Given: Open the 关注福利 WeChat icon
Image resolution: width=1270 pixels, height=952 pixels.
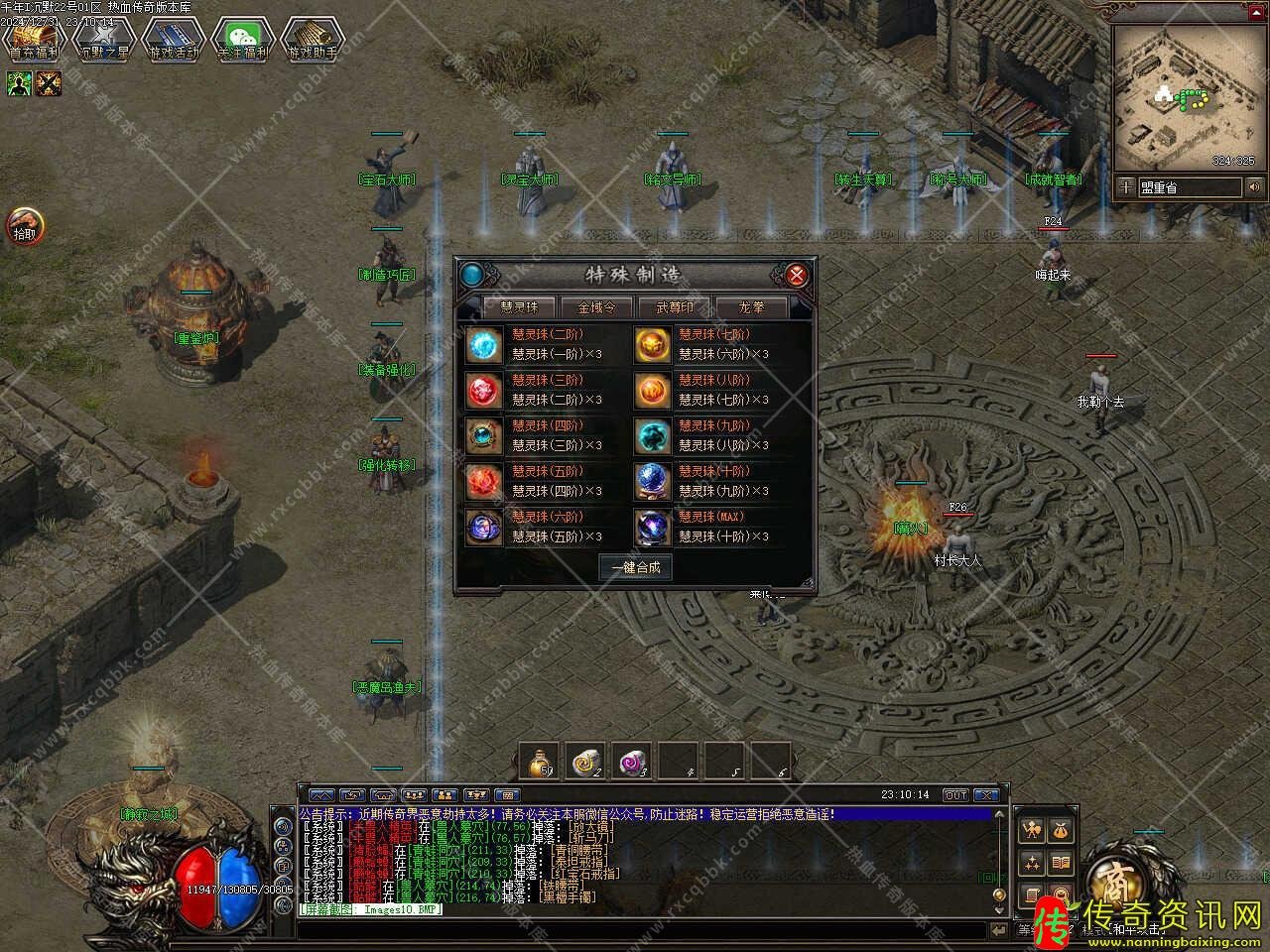Looking at the screenshot, I should tap(242, 40).
